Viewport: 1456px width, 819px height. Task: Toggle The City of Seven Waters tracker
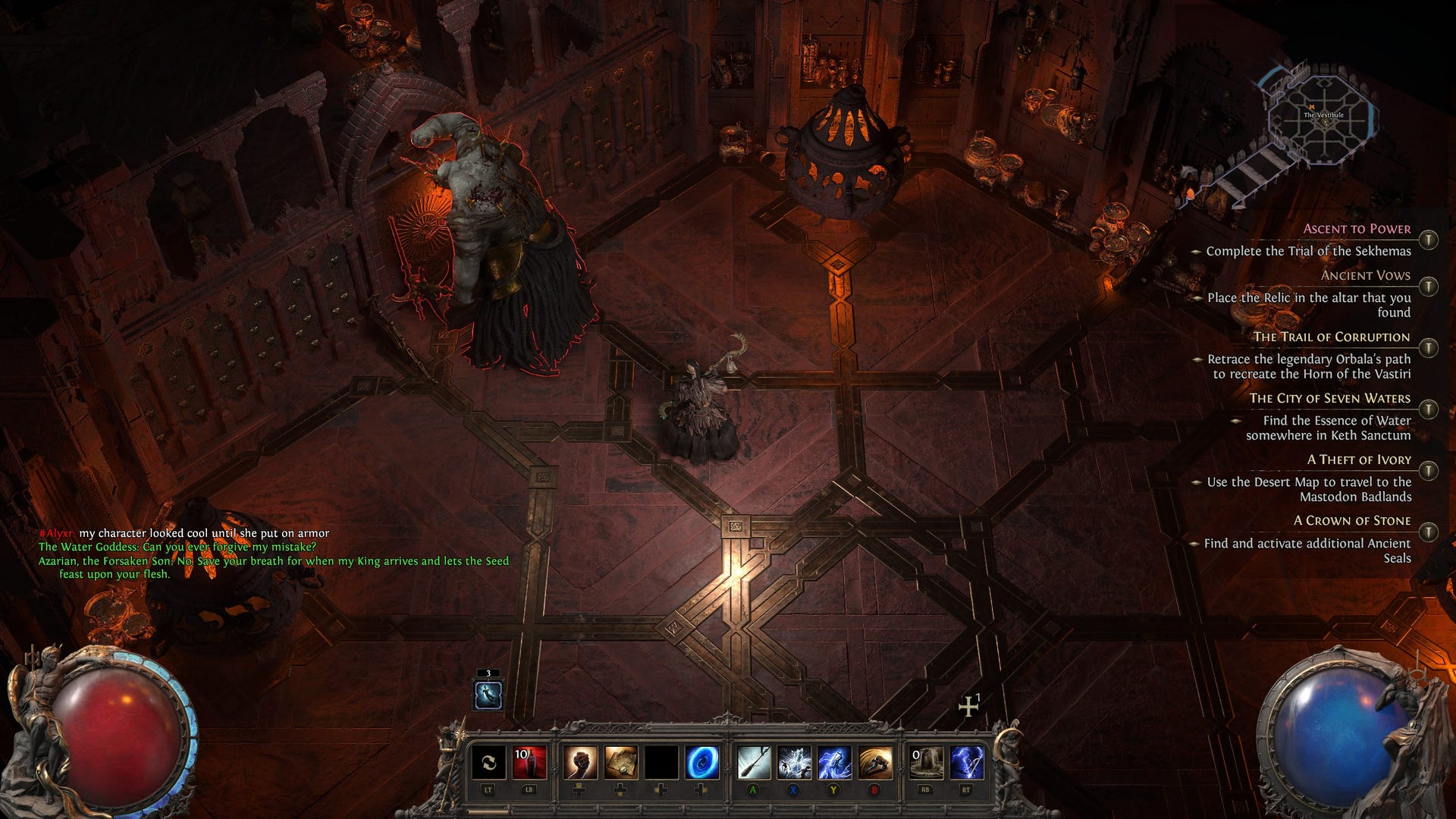pyautogui.click(x=1429, y=409)
